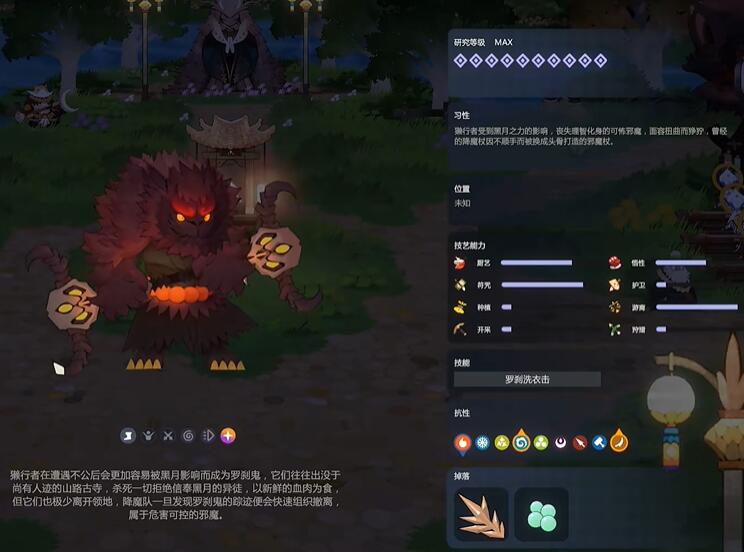Click the green clover resistance icon
Image resolution: width=744 pixels, height=552 pixels.
pyautogui.click(x=541, y=442)
